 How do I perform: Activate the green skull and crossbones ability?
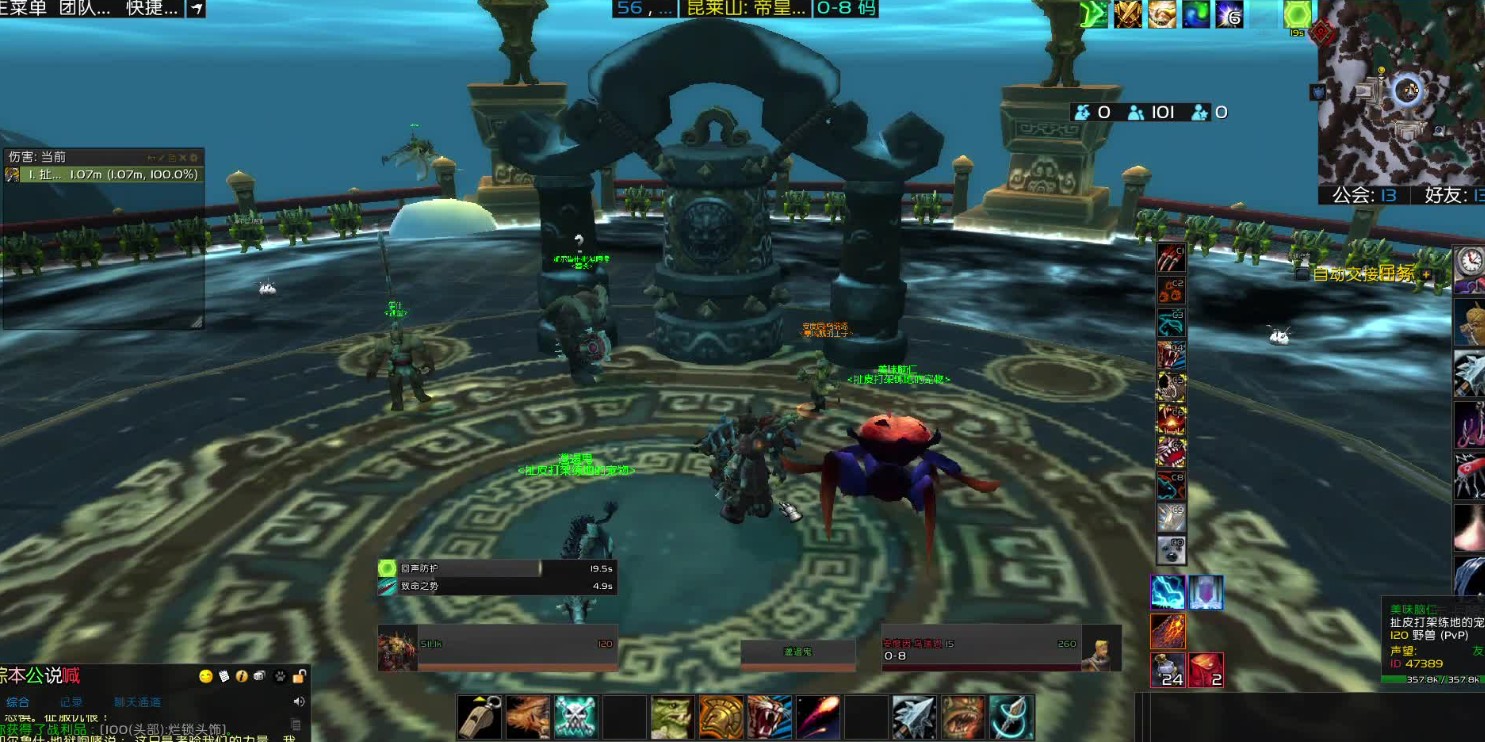[576, 717]
